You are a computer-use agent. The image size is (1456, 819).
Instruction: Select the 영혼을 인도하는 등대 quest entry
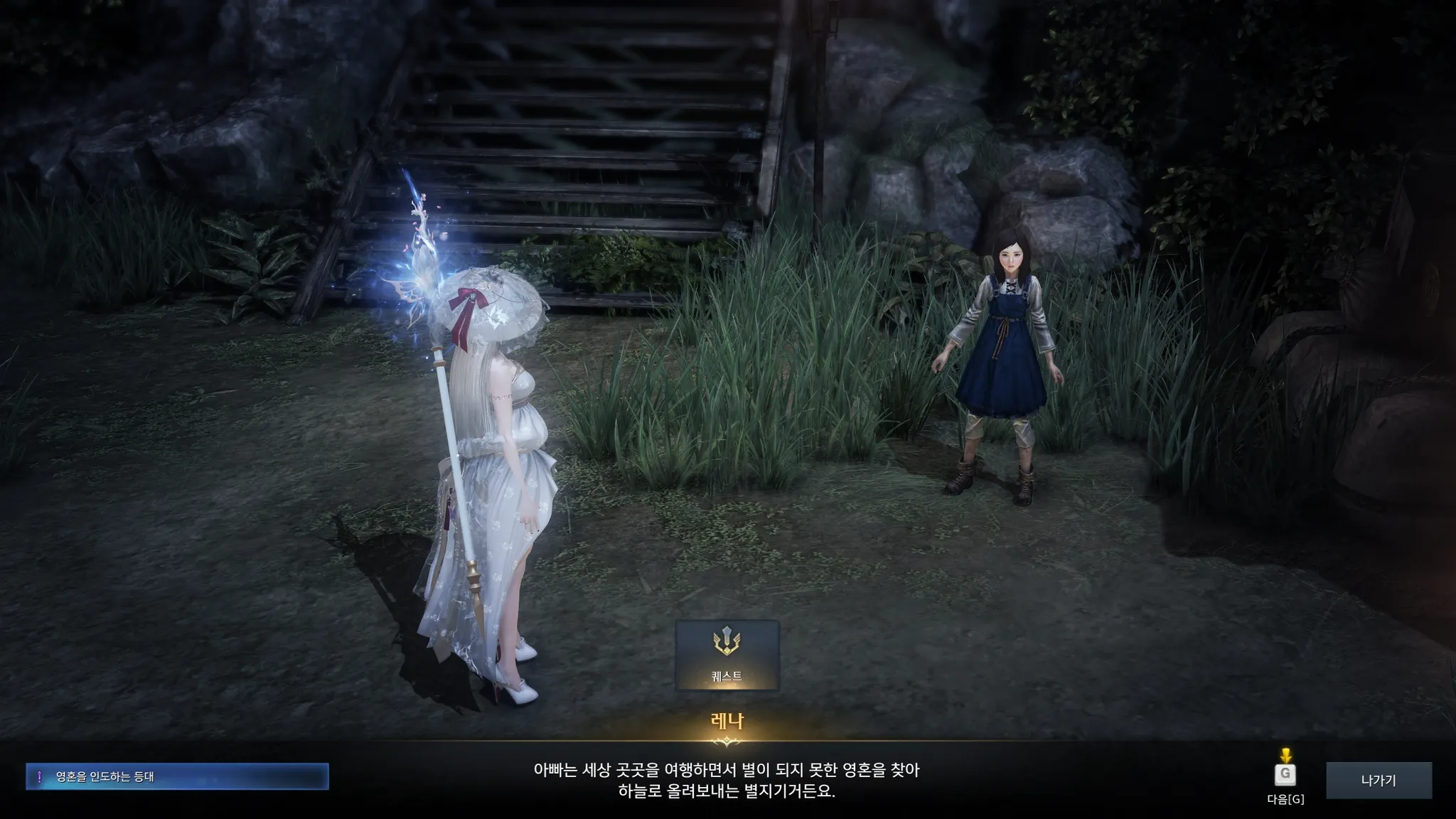[x=177, y=776]
